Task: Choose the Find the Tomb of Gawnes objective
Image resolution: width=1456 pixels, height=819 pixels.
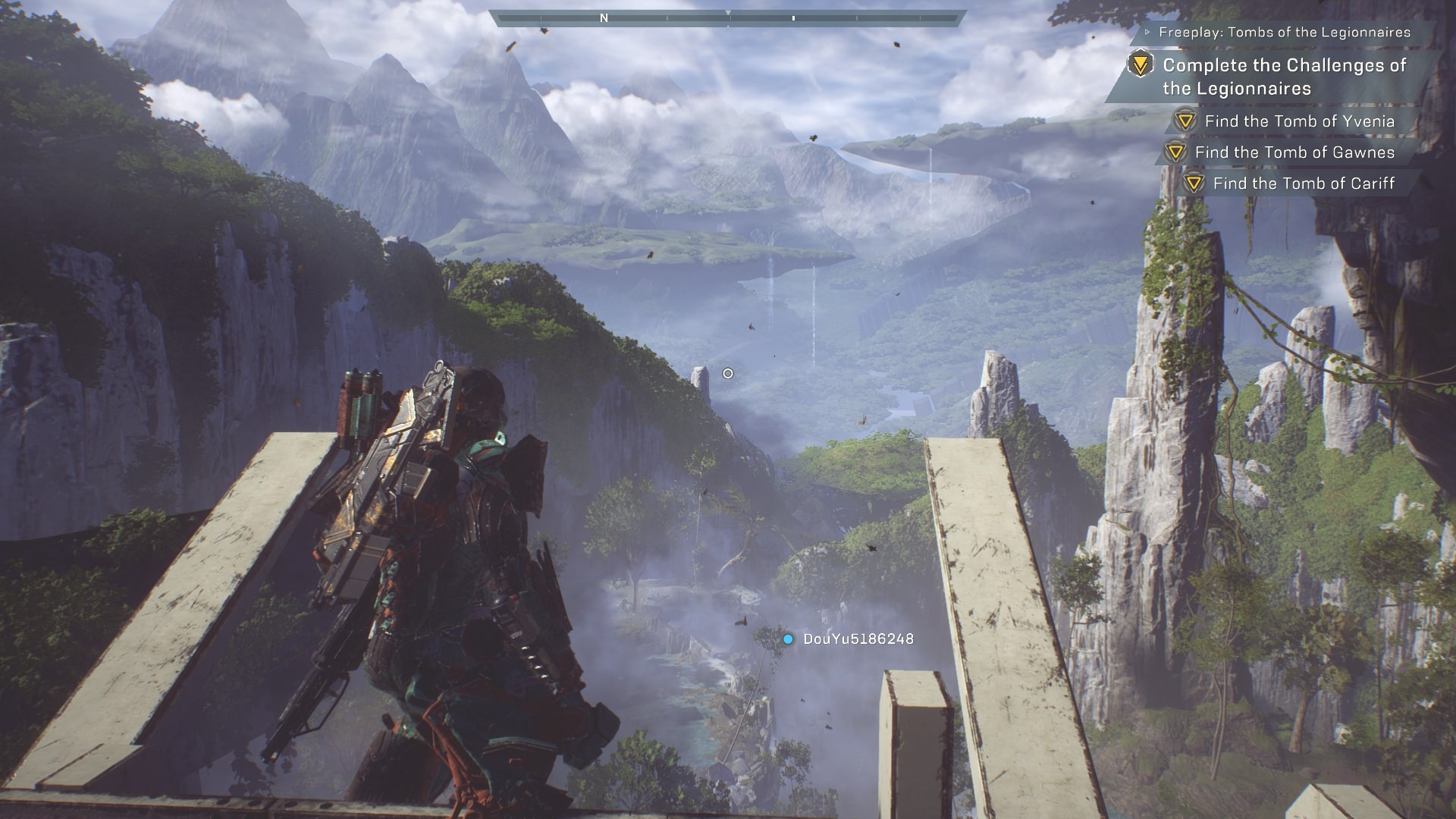Action: pos(1294,152)
